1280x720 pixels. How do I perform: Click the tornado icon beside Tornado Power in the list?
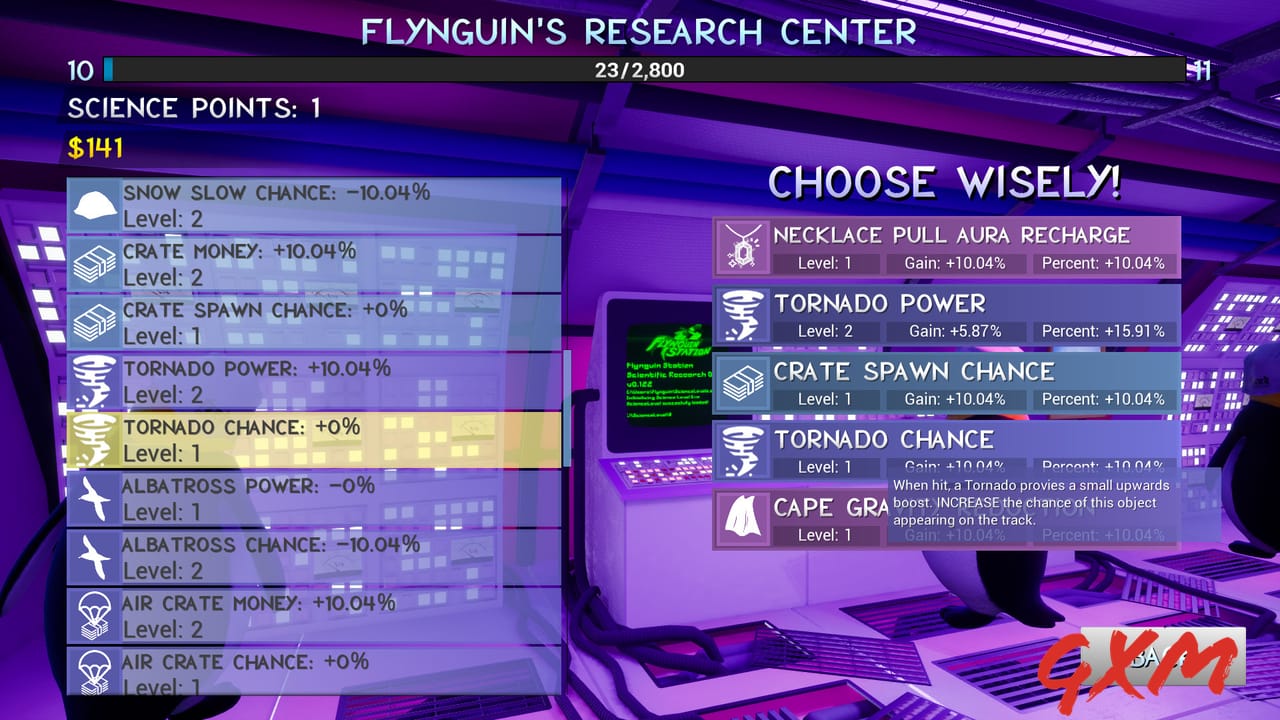tap(95, 378)
